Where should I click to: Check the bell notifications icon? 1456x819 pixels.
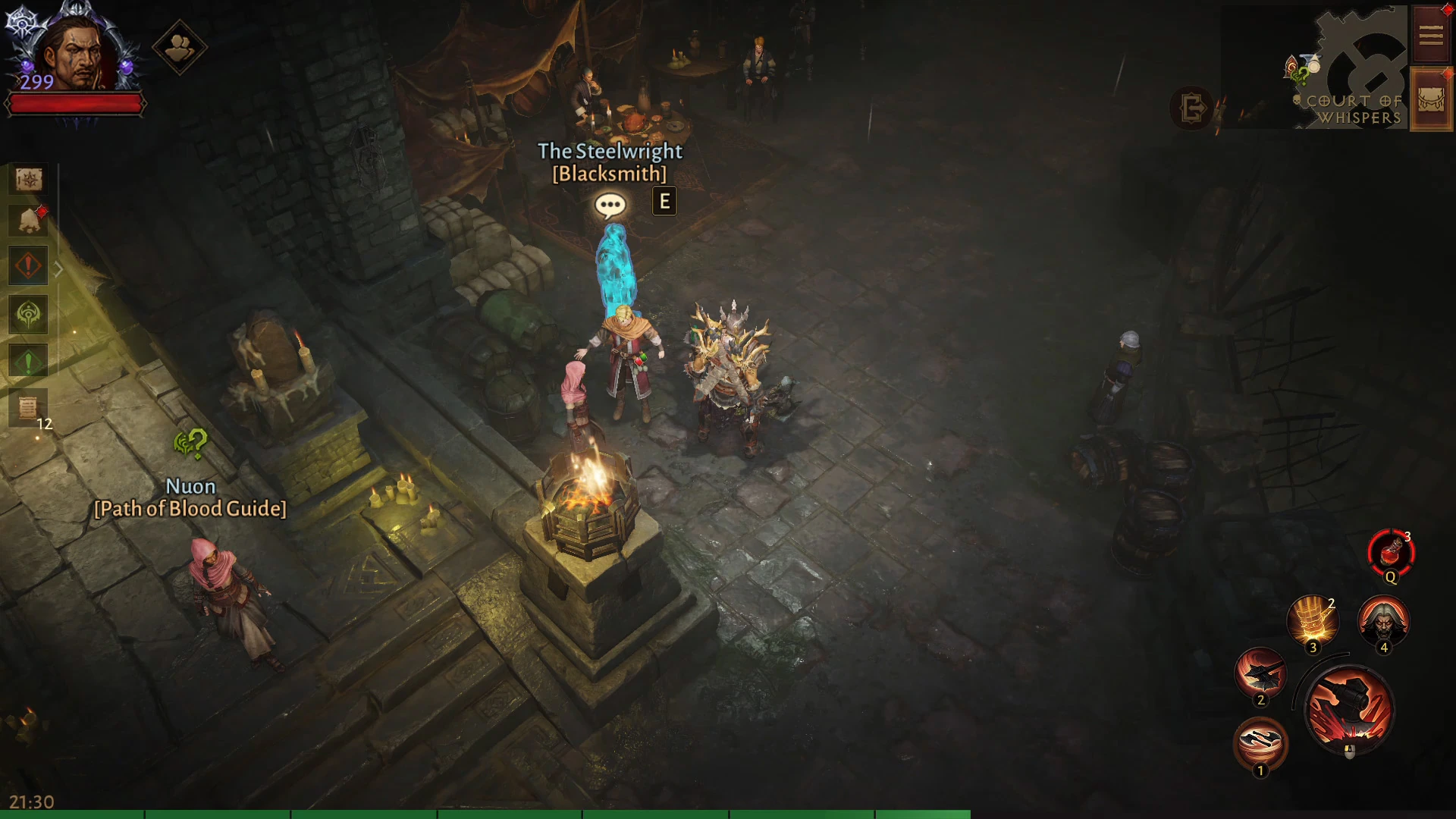(x=29, y=221)
